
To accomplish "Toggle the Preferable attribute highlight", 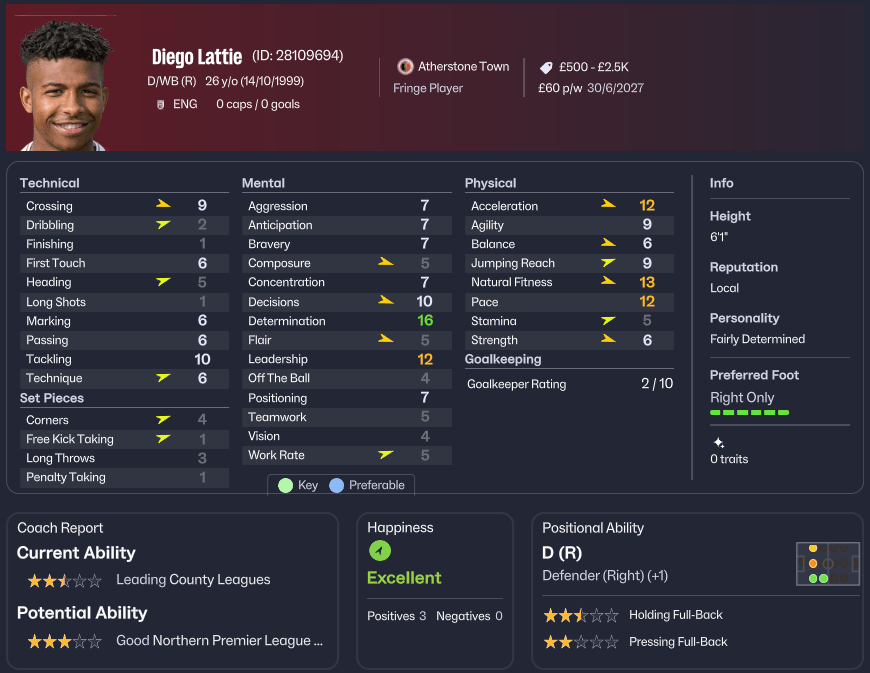I will click(x=366, y=485).
